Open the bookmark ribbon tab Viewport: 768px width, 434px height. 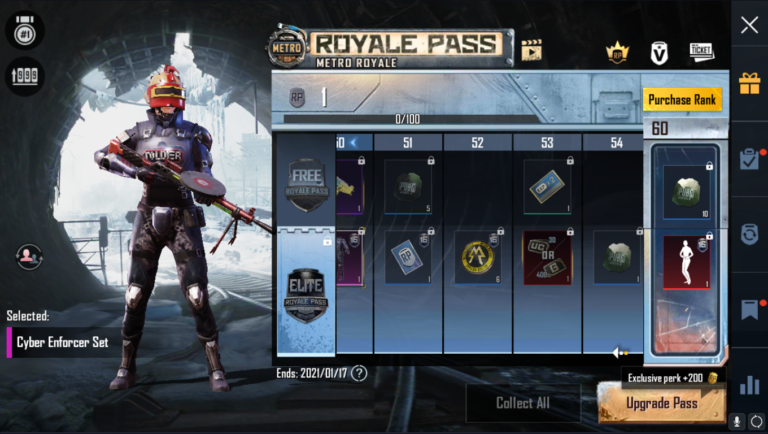tap(749, 310)
